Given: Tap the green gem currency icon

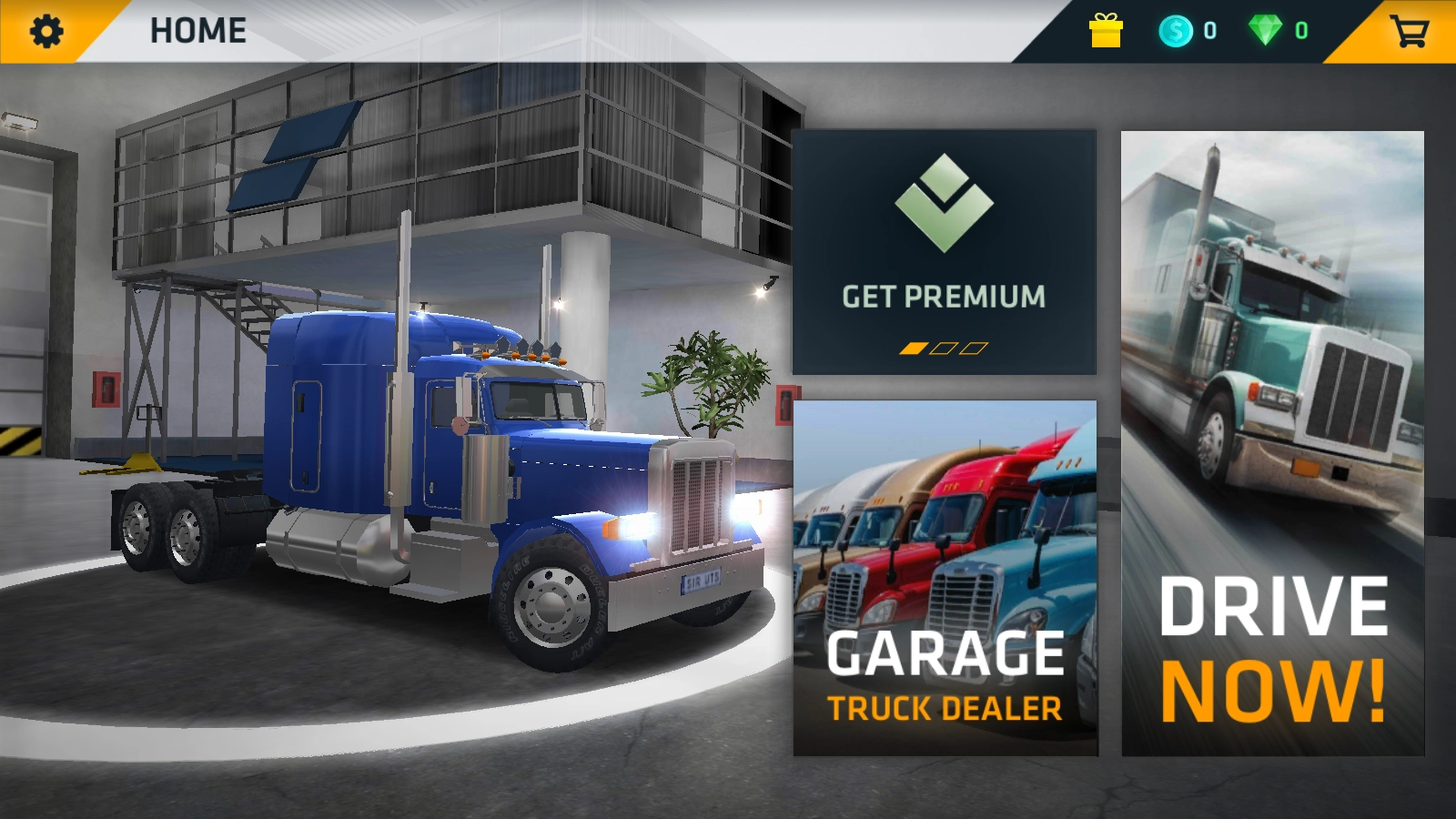Looking at the screenshot, I should tap(1265, 31).
